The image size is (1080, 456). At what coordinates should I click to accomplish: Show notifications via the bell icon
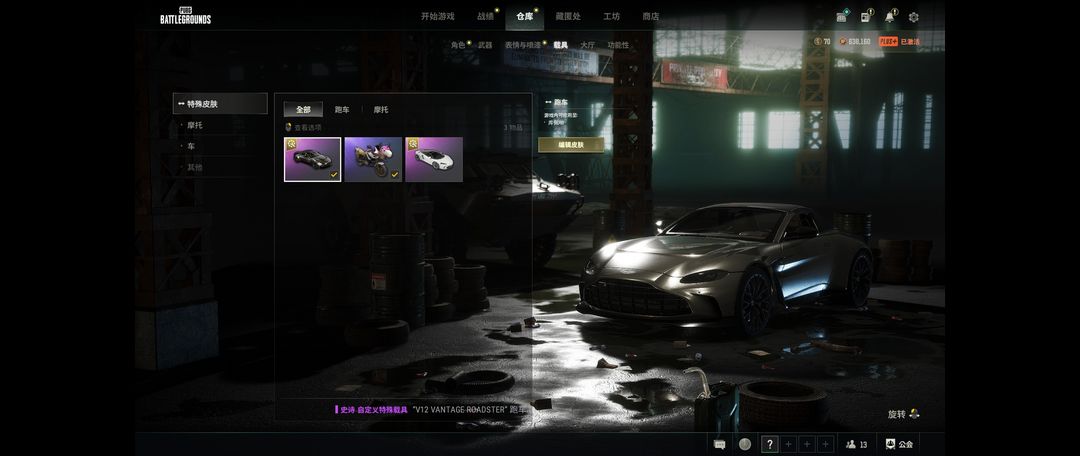pyautogui.click(x=889, y=17)
